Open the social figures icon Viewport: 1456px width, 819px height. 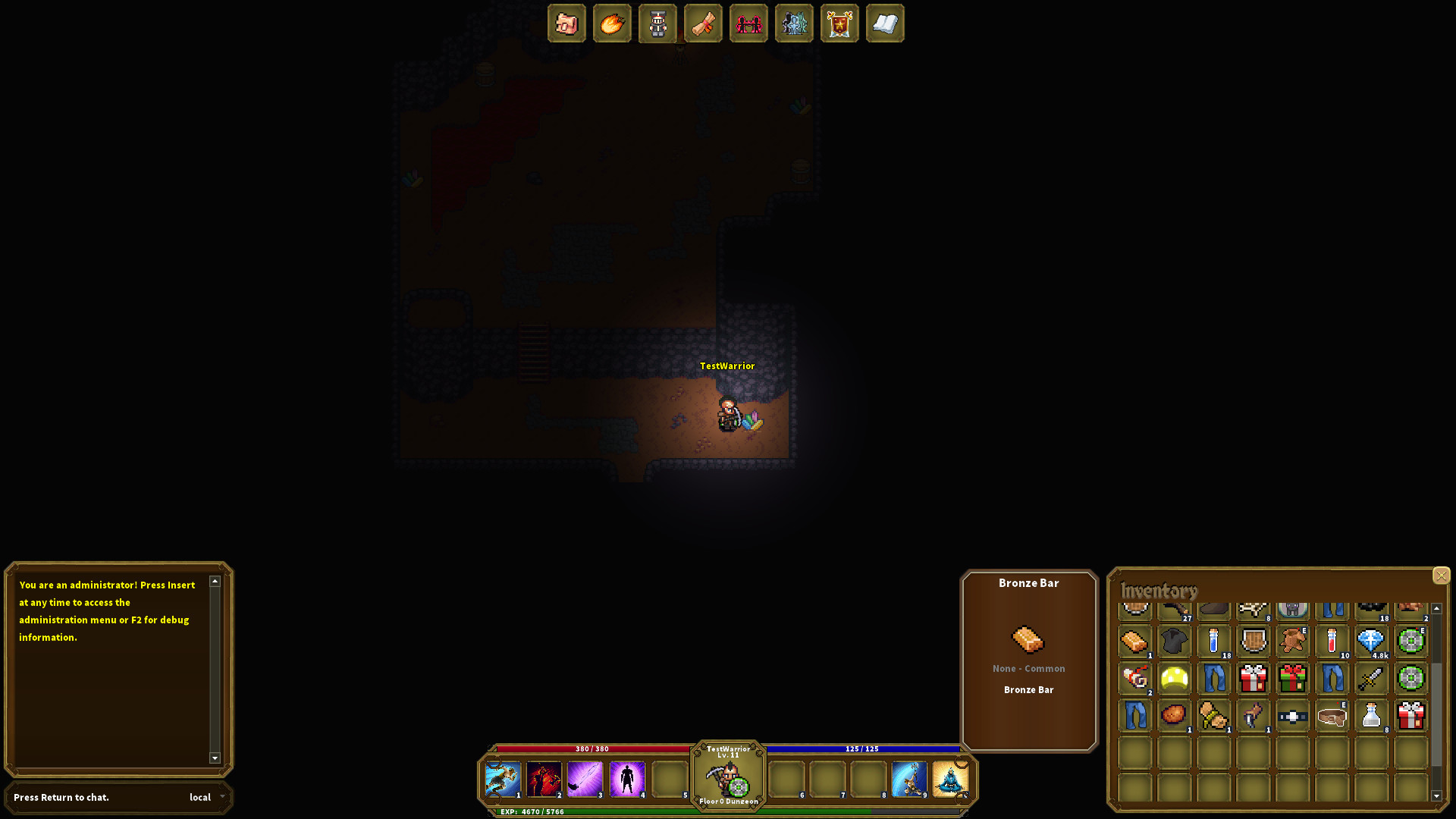(794, 24)
